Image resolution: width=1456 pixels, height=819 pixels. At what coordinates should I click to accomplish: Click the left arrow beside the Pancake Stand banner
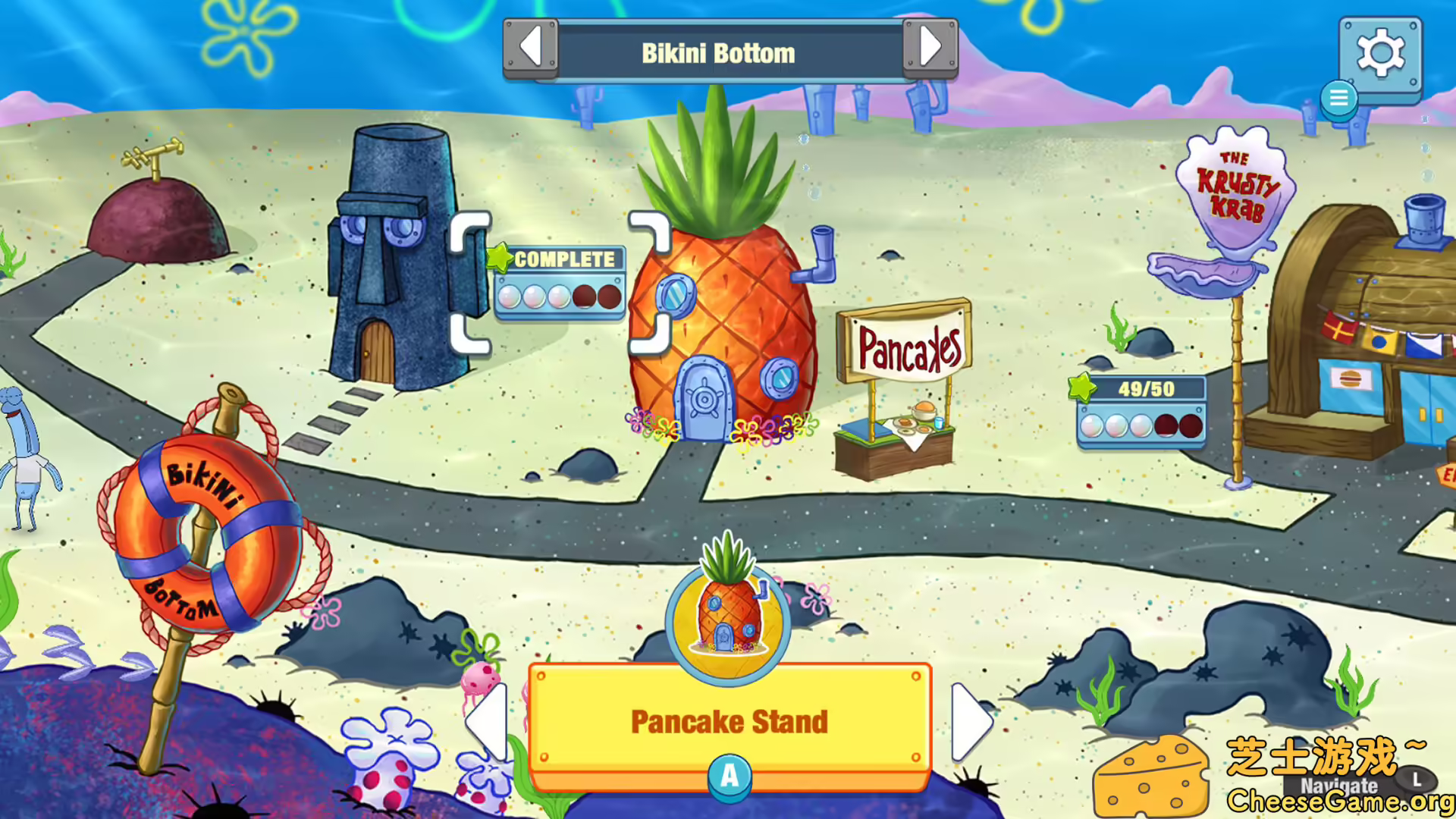[489, 722]
